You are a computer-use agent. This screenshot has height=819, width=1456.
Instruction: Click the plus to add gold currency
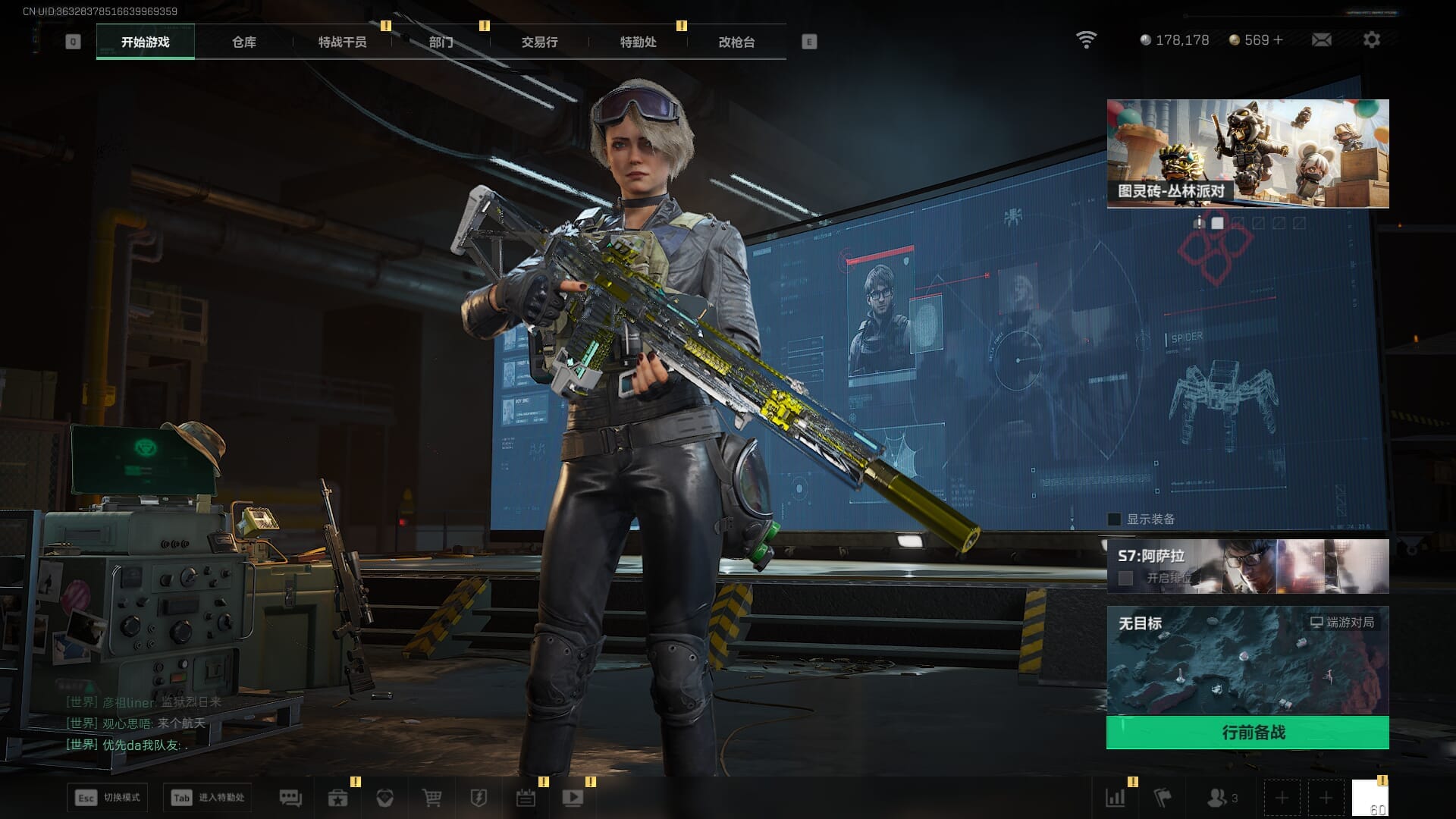click(x=1279, y=40)
